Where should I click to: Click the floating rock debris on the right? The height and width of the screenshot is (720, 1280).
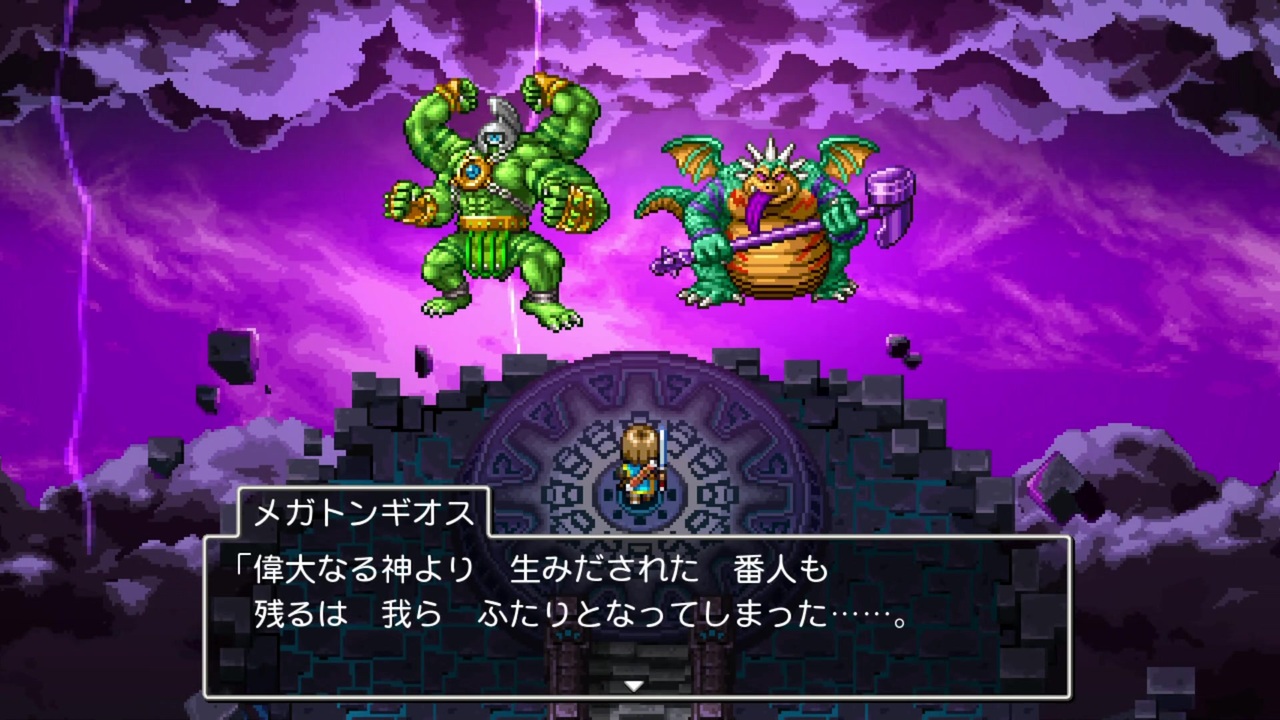[900, 345]
